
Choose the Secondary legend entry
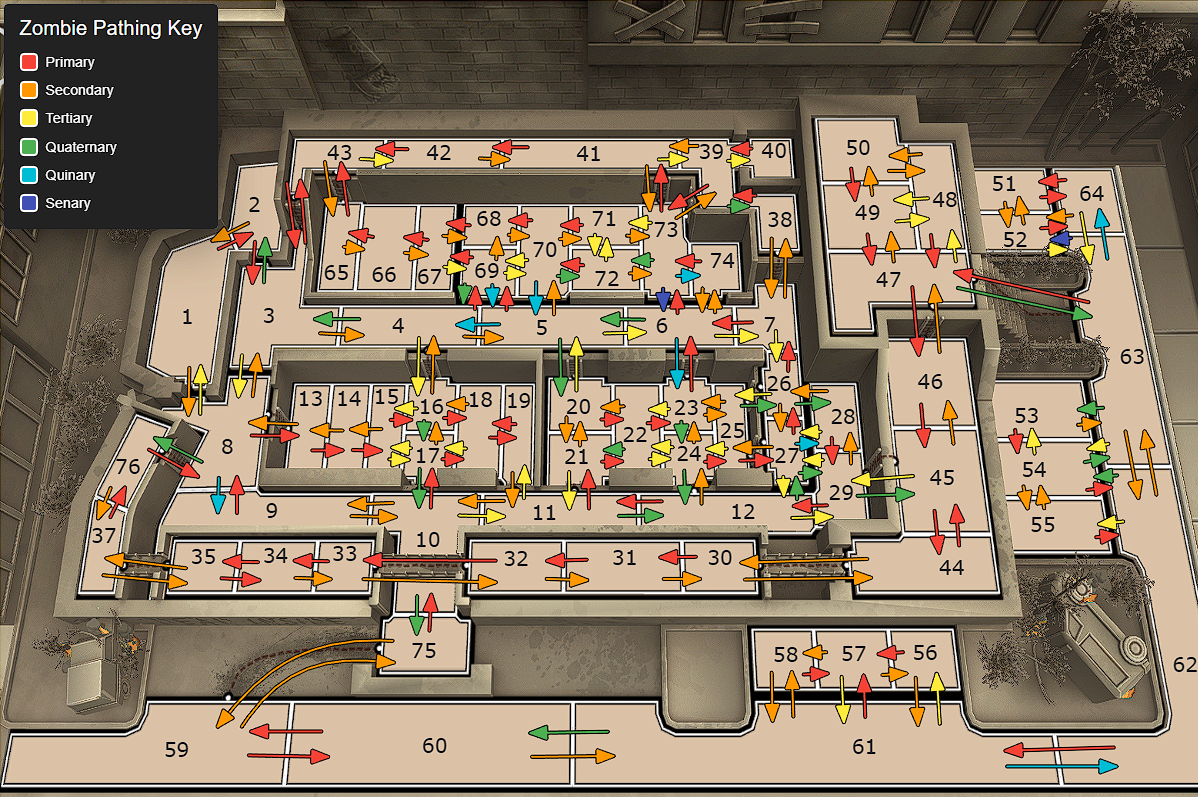78,90
